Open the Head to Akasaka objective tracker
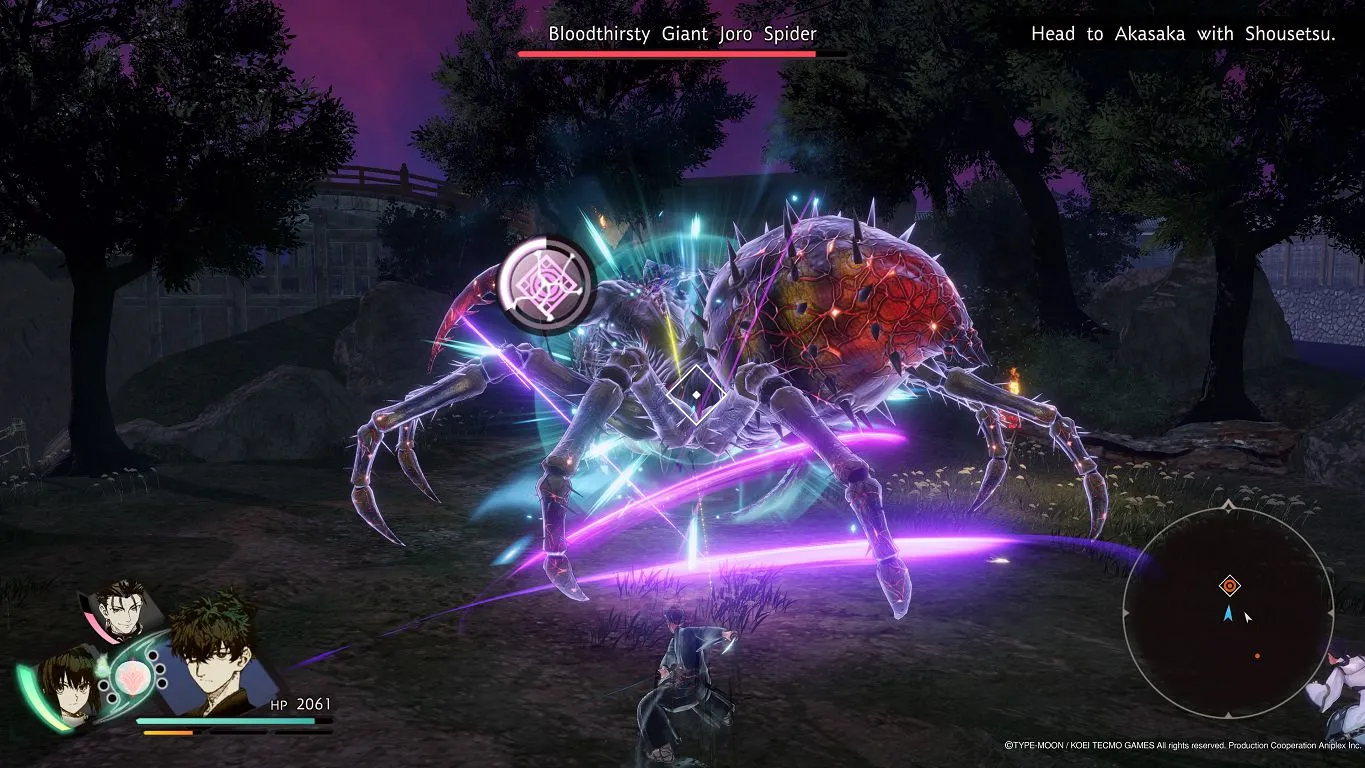This screenshot has height=768, width=1365. (1183, 35)
